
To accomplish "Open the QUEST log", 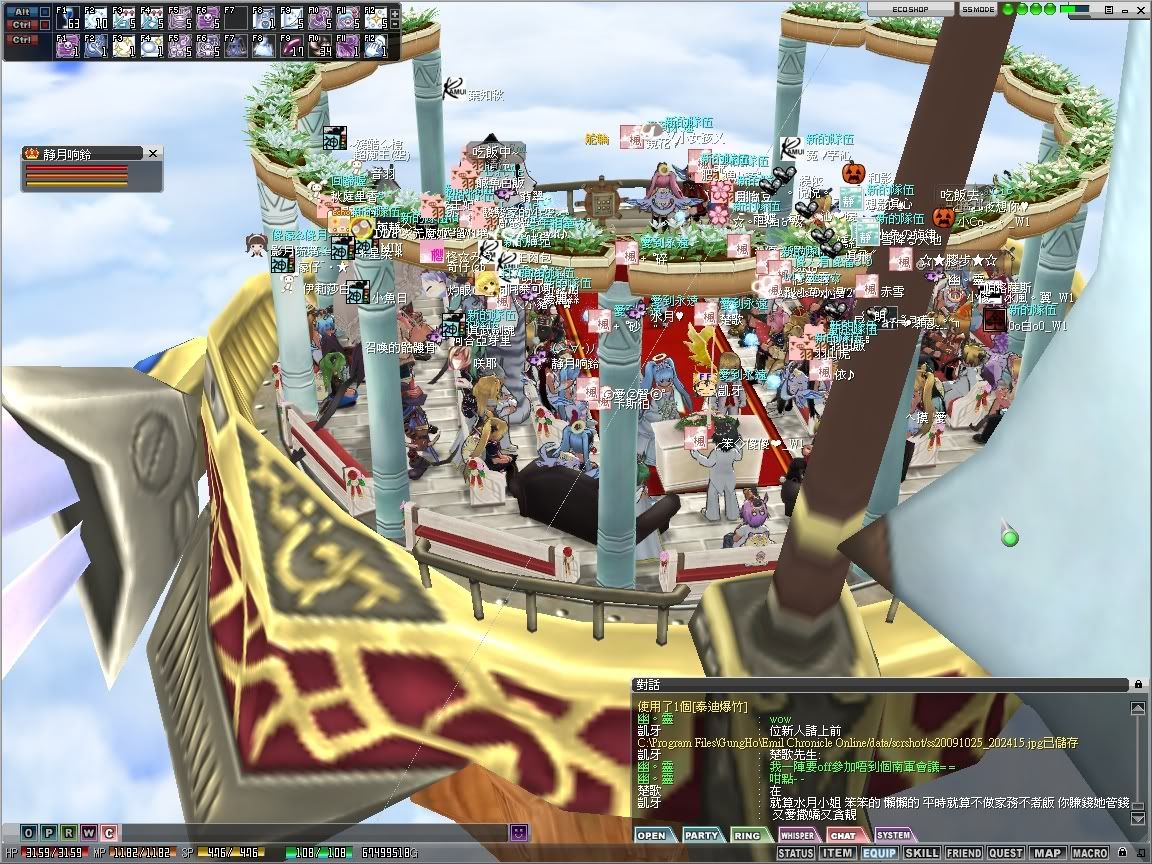I will pos(1005,853).
